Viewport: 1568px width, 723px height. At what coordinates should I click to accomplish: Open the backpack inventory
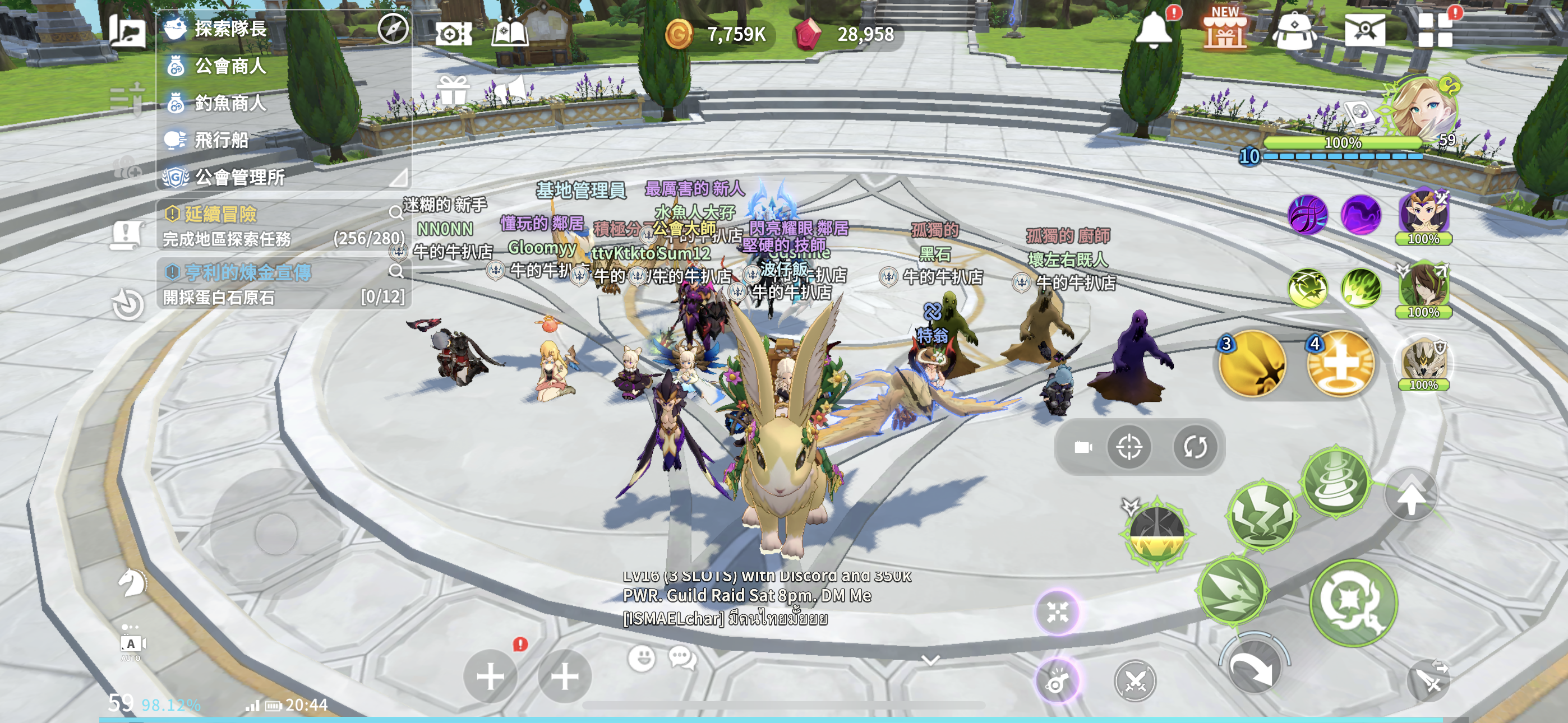click(x=1295, y=30)
